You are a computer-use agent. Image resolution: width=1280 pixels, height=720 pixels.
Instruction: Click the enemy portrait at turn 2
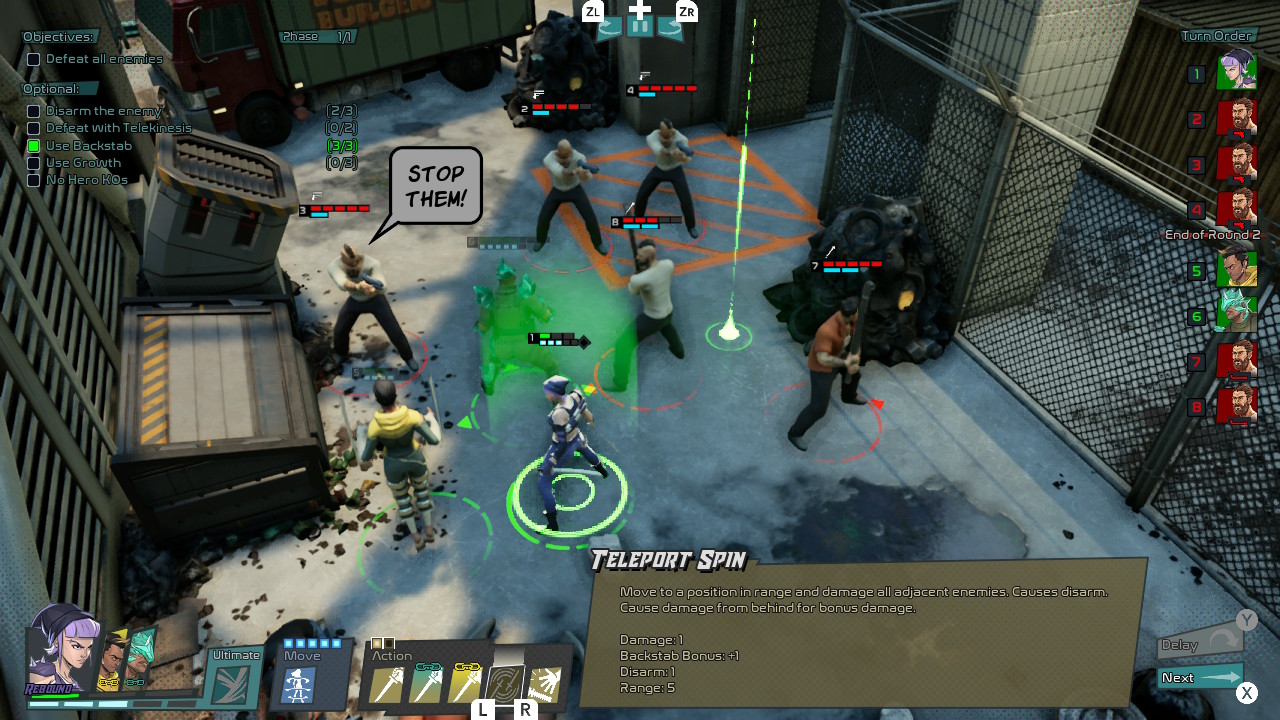pyautogui.click(x=1236, y=118)
